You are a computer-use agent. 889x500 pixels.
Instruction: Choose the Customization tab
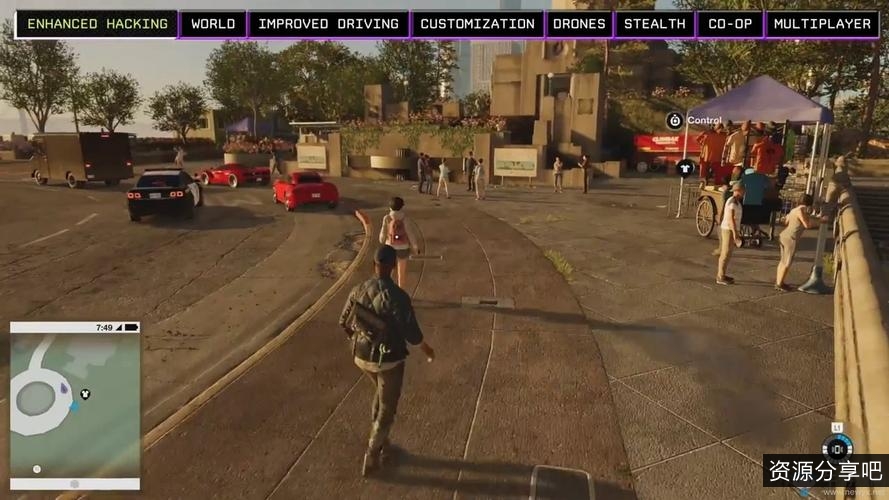(x=477, y=24)
